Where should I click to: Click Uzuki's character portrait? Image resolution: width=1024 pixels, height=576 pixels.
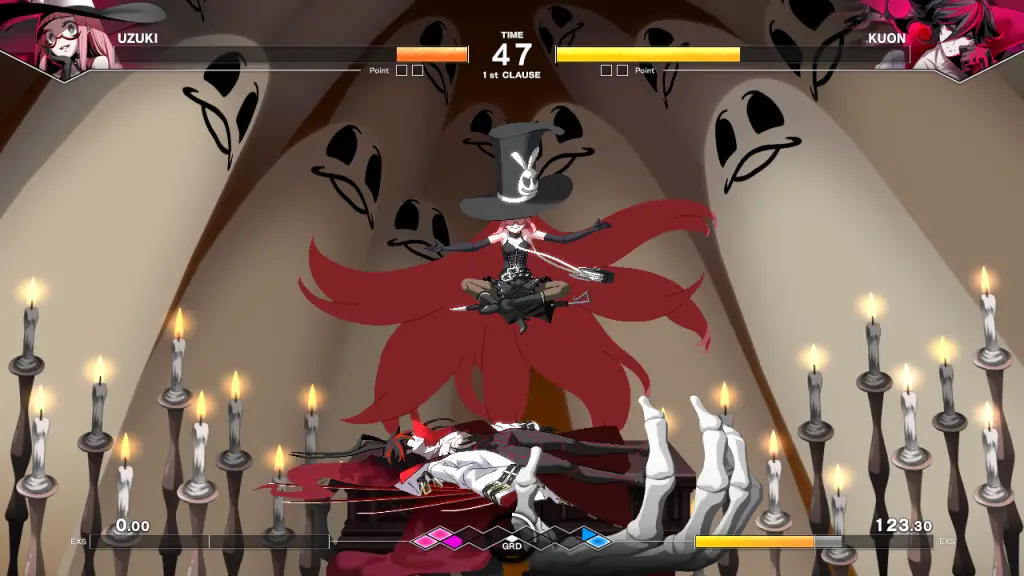click(x=62, y=40)
